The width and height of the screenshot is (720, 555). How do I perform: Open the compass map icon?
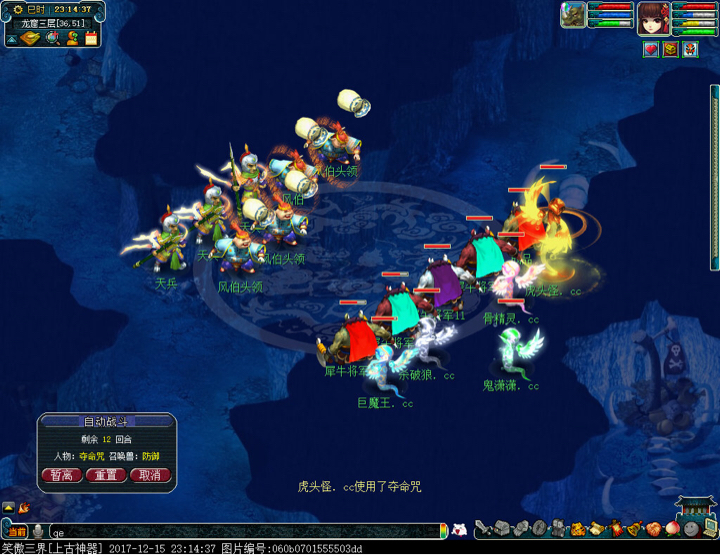point(30,39)
